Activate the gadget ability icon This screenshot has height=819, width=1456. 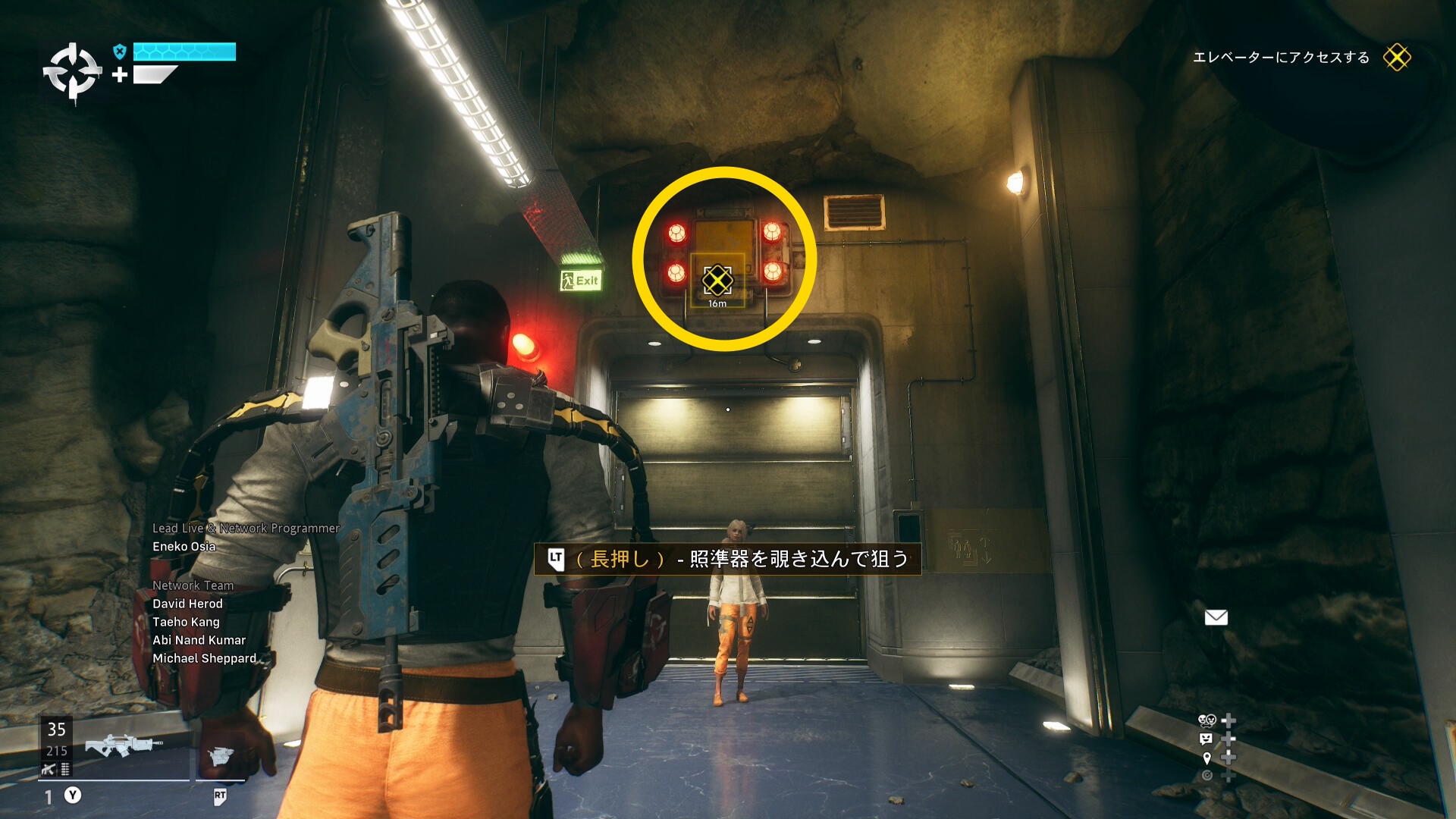click(221, 756)
